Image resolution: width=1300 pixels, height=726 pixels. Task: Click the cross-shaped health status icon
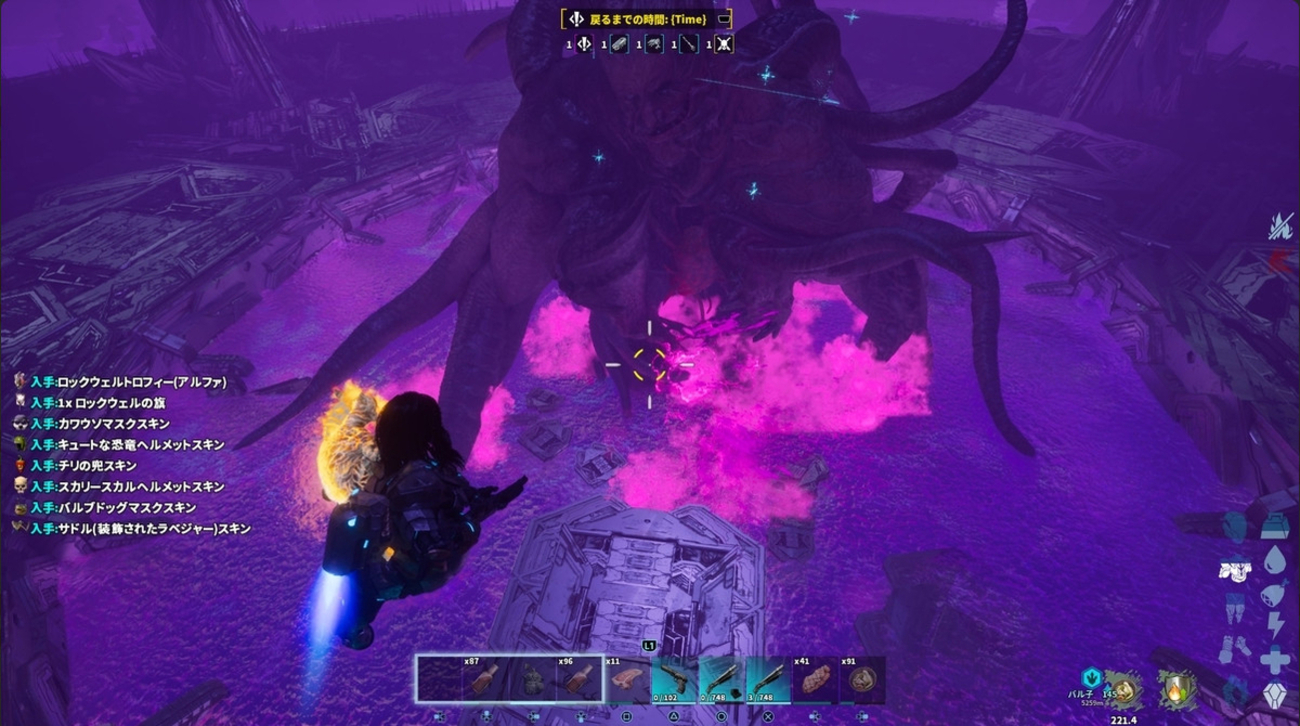tap(1275, 659)
